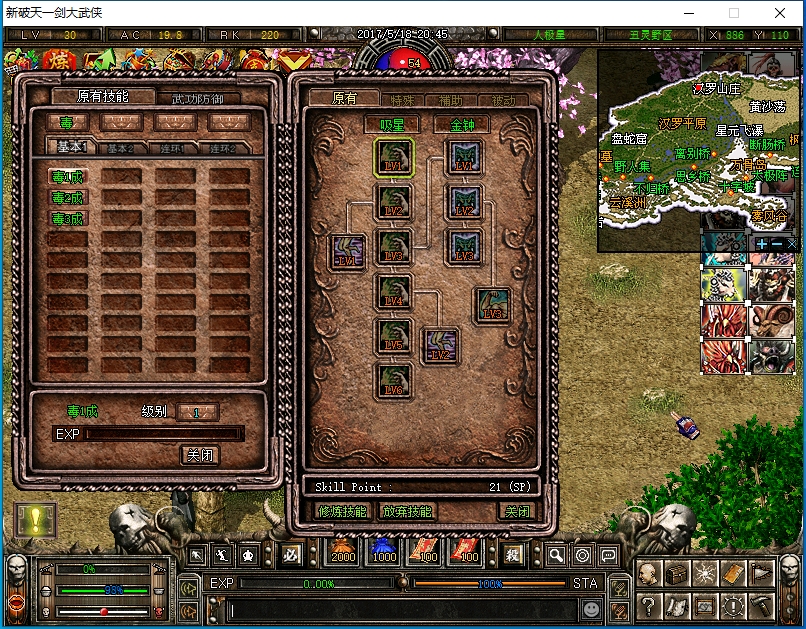Switch to the 武功防御 tab
Image resolution: width=806 pixels, height=629 pixels.
click(x=198, y=98)
